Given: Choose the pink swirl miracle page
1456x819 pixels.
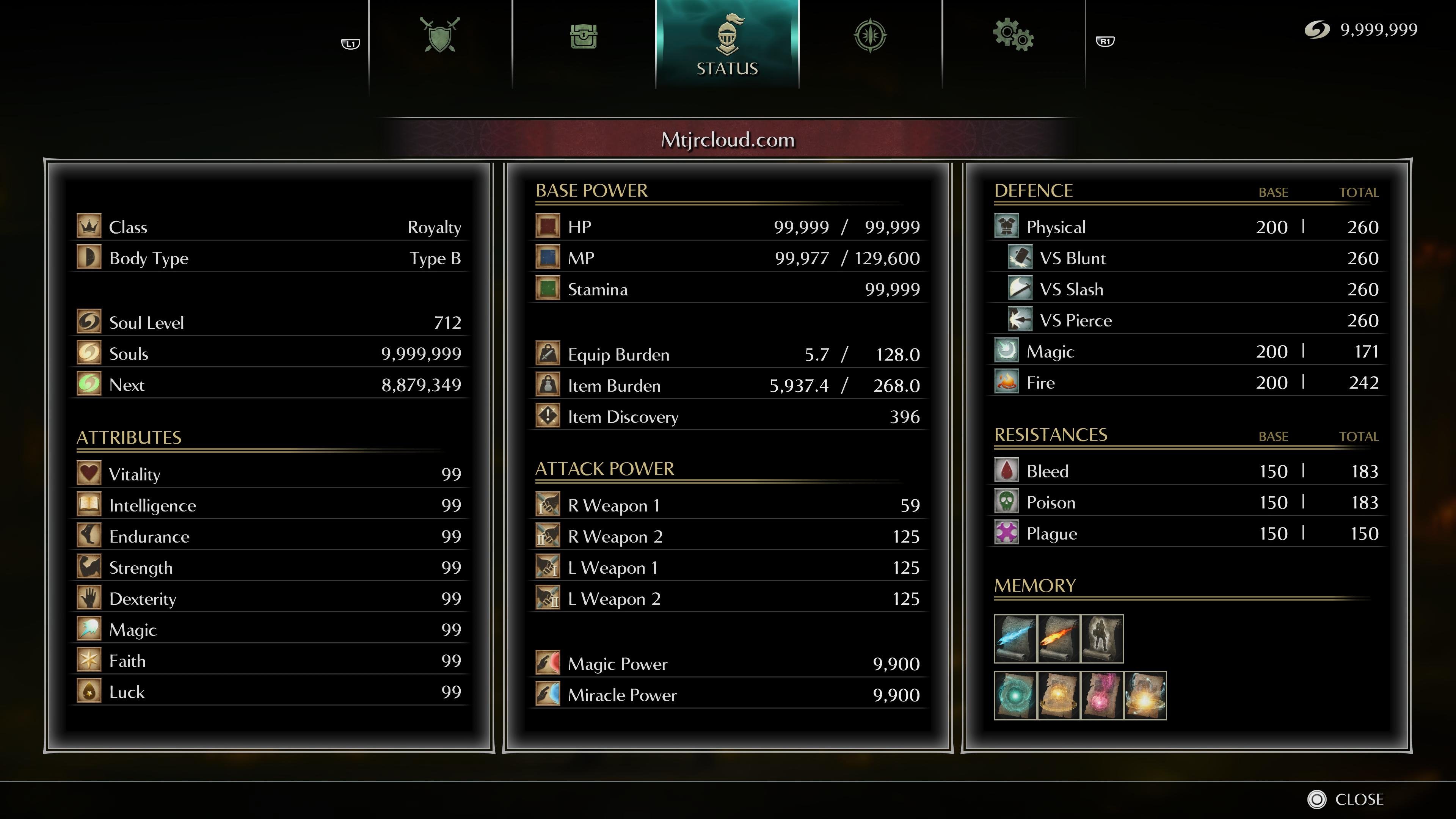Looking at the screenshot, I should point(1101,696).
